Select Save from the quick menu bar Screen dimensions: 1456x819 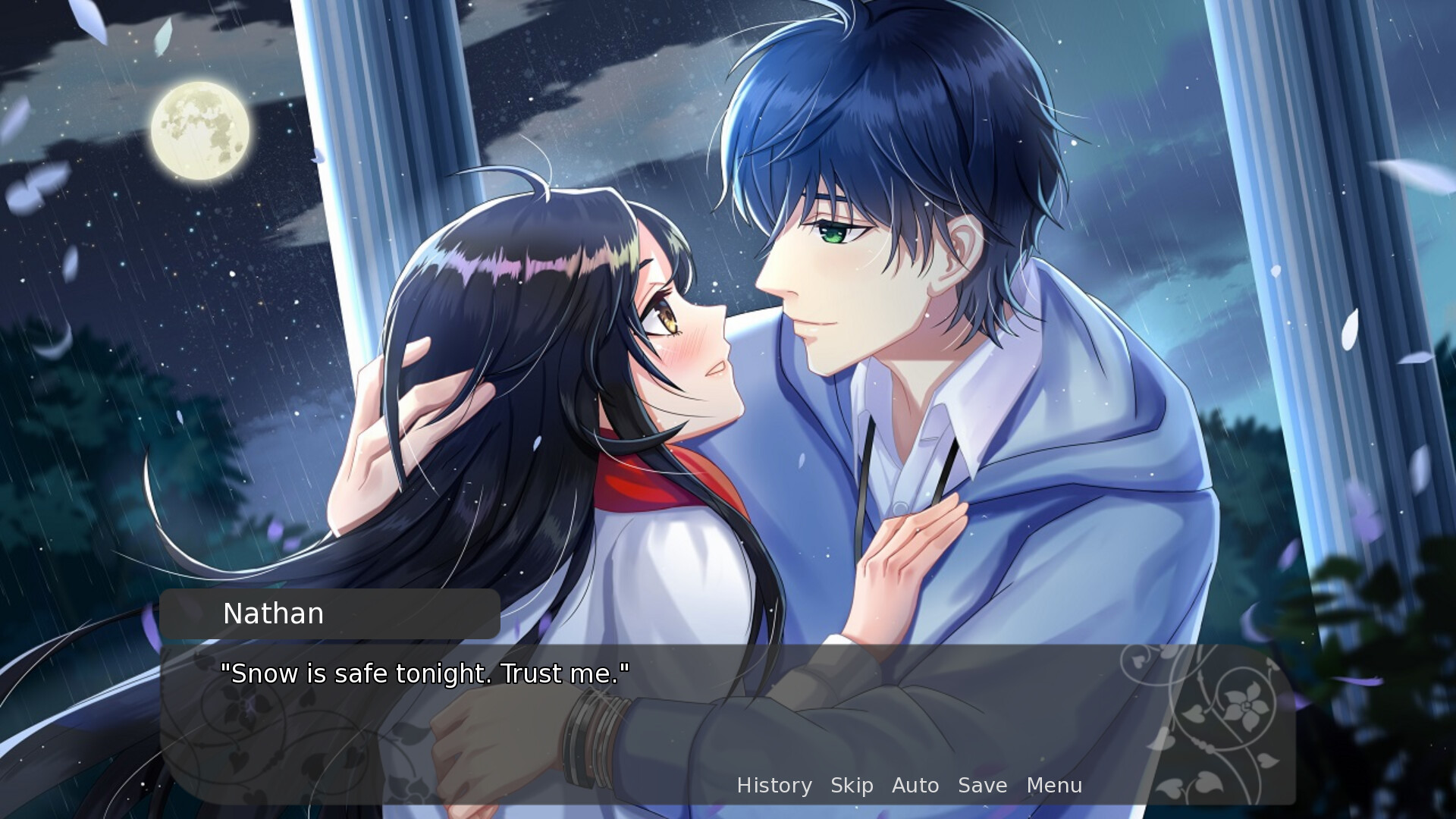(981, 786)
